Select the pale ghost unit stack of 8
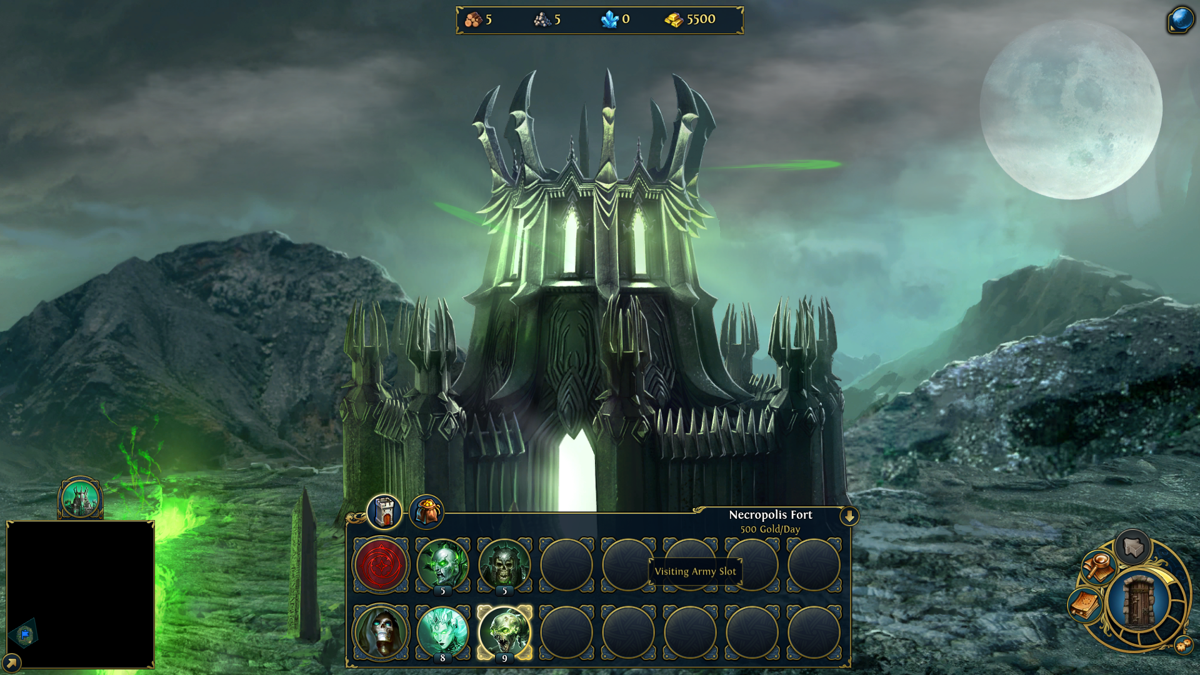The width and height of the screenshot is (1200, 675). 442,632
